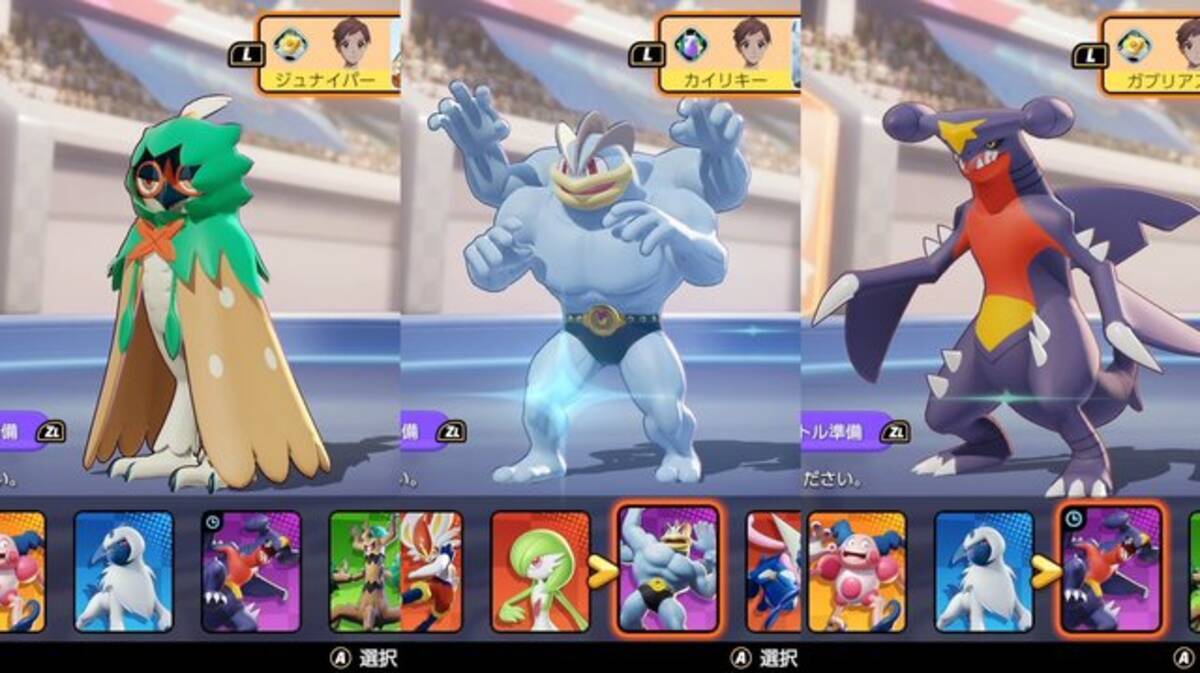1200x673 pixels.
Task: Pick the Cinderace character card
Action: coord(432,571)
